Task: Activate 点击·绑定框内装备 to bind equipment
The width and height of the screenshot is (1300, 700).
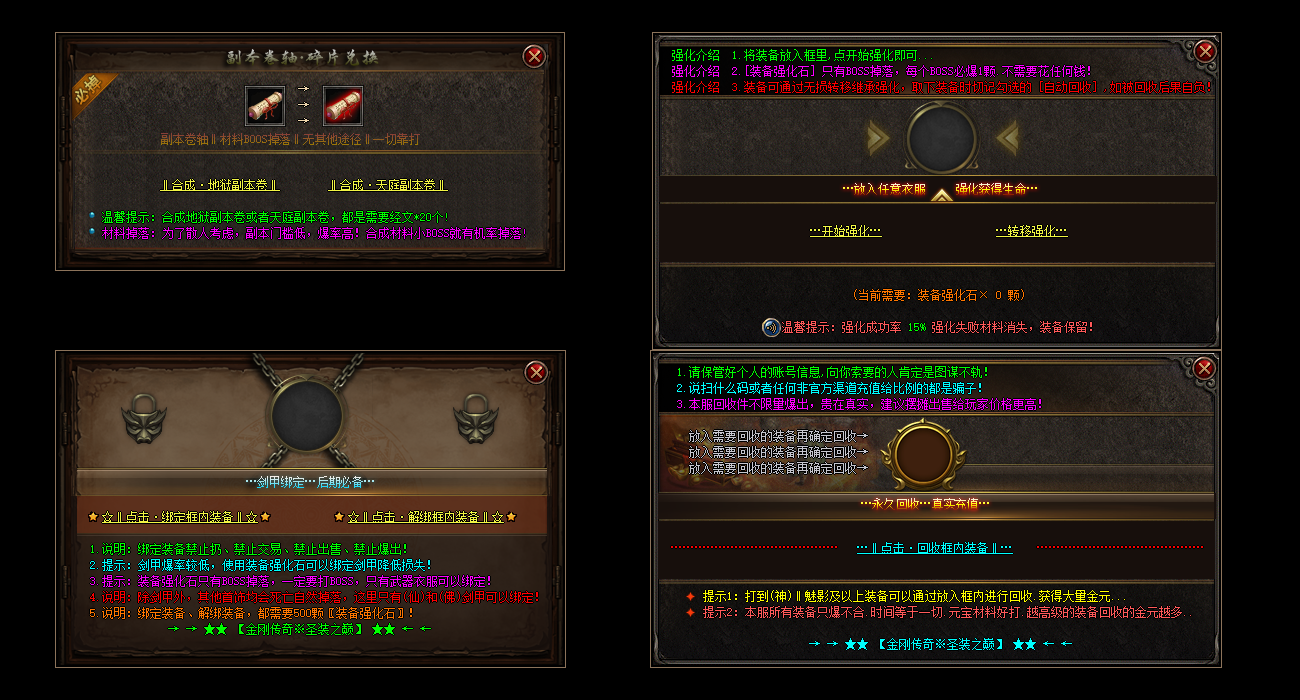Action: pos(179,517)
